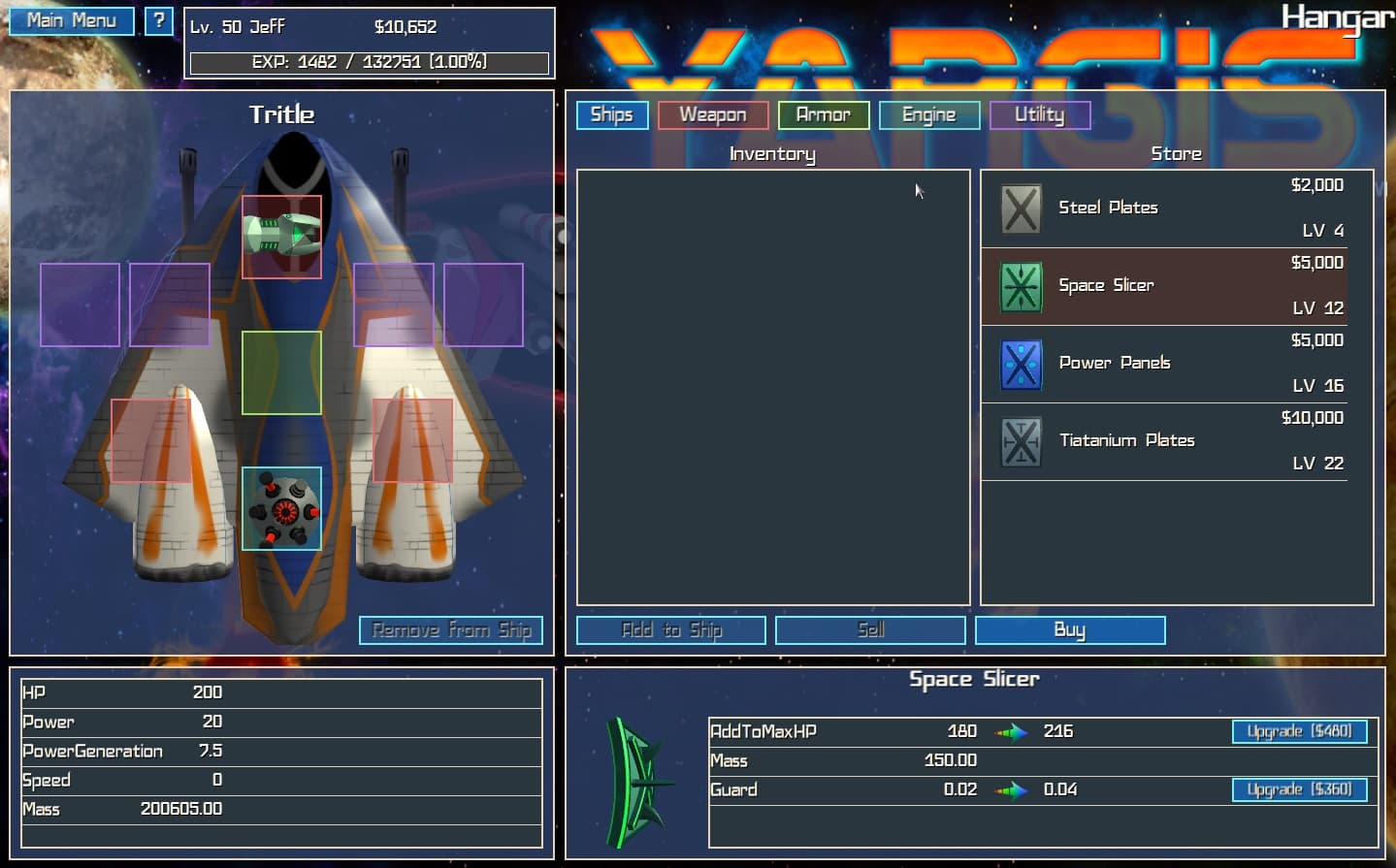Click the Tiatanium Plates icon
This screenshot has width=1396, height=868.
pos(1021,440)
